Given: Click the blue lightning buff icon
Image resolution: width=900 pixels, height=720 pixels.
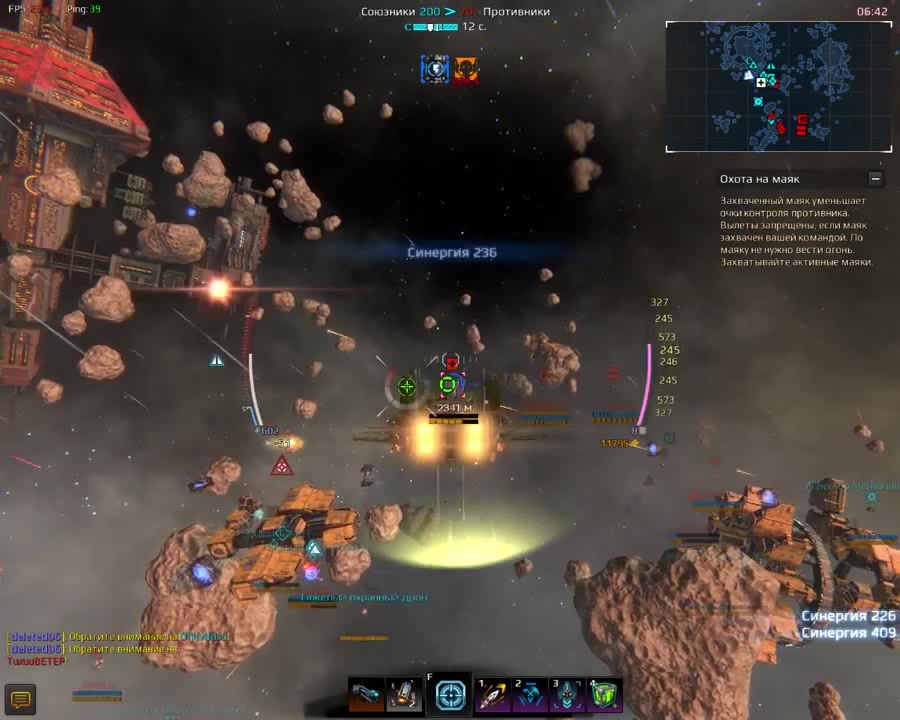Looking at the screenshot, I should [x=434, y=69].
